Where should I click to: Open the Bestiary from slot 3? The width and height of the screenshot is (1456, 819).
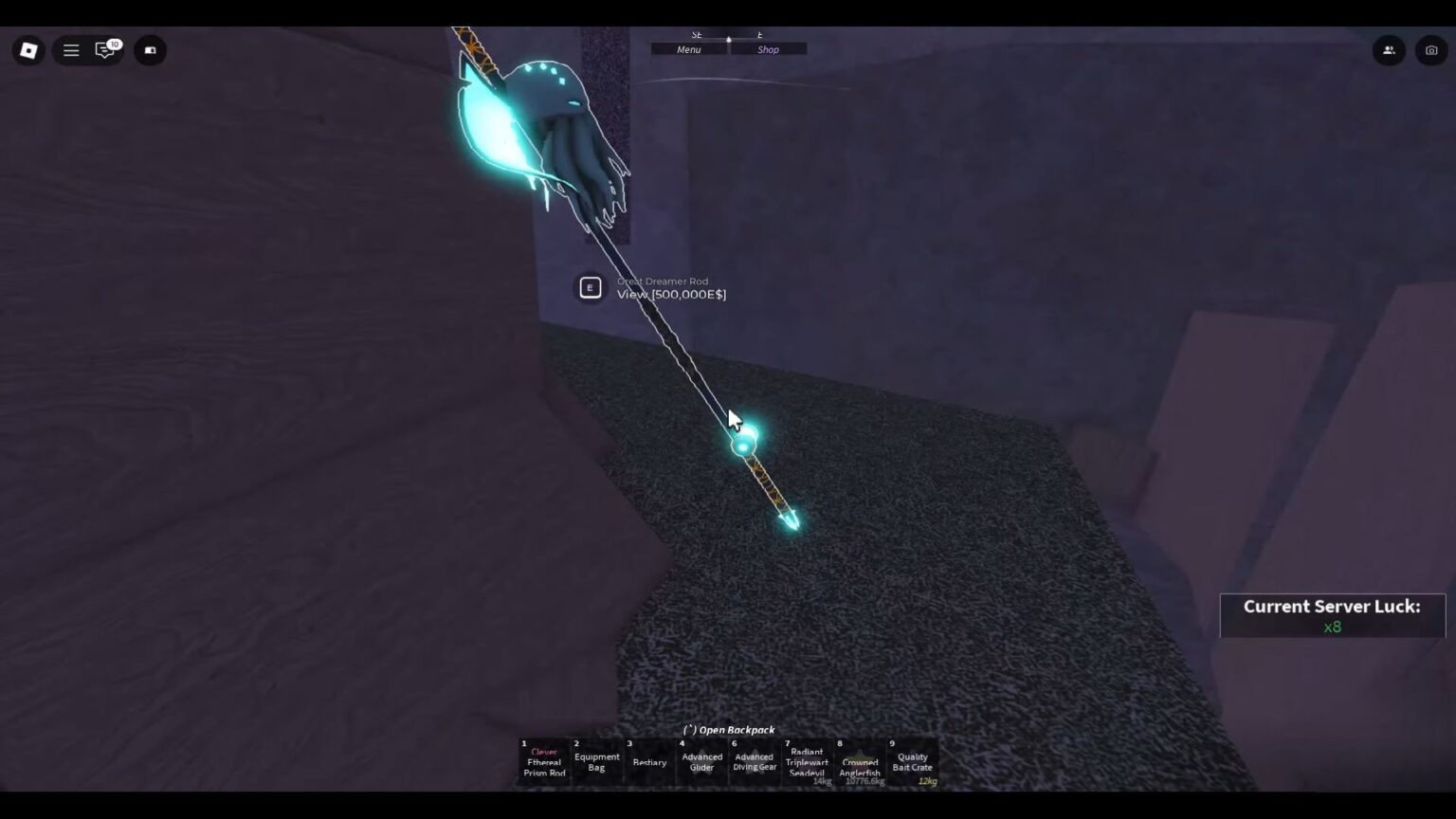tap(649, 761)
